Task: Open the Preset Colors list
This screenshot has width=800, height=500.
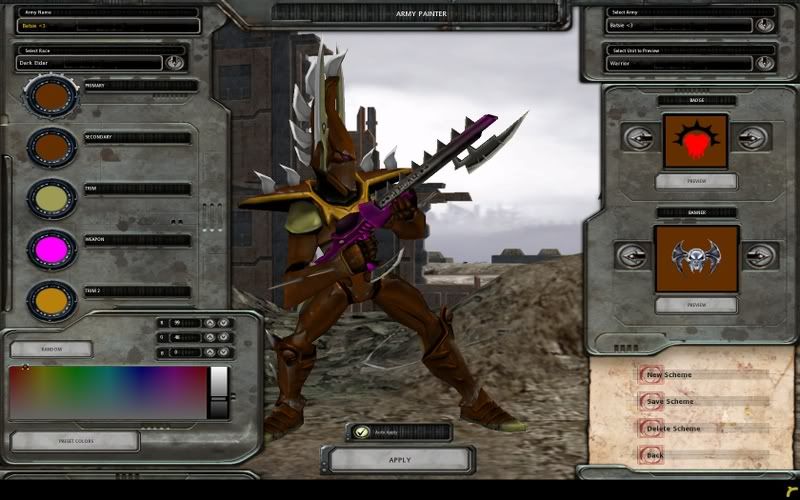Action: [x=74, y=441]
